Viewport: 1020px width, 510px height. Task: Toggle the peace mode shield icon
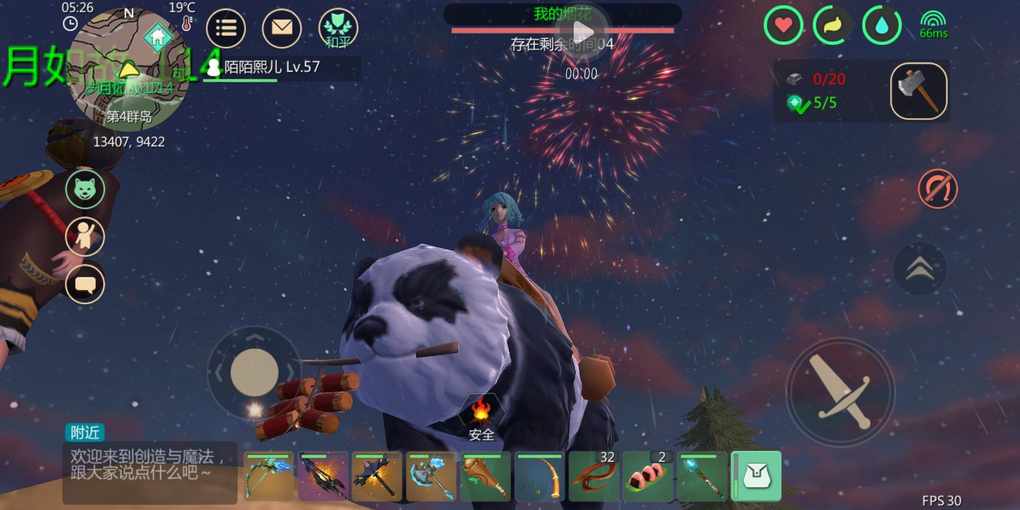click(x=339, y=28)
